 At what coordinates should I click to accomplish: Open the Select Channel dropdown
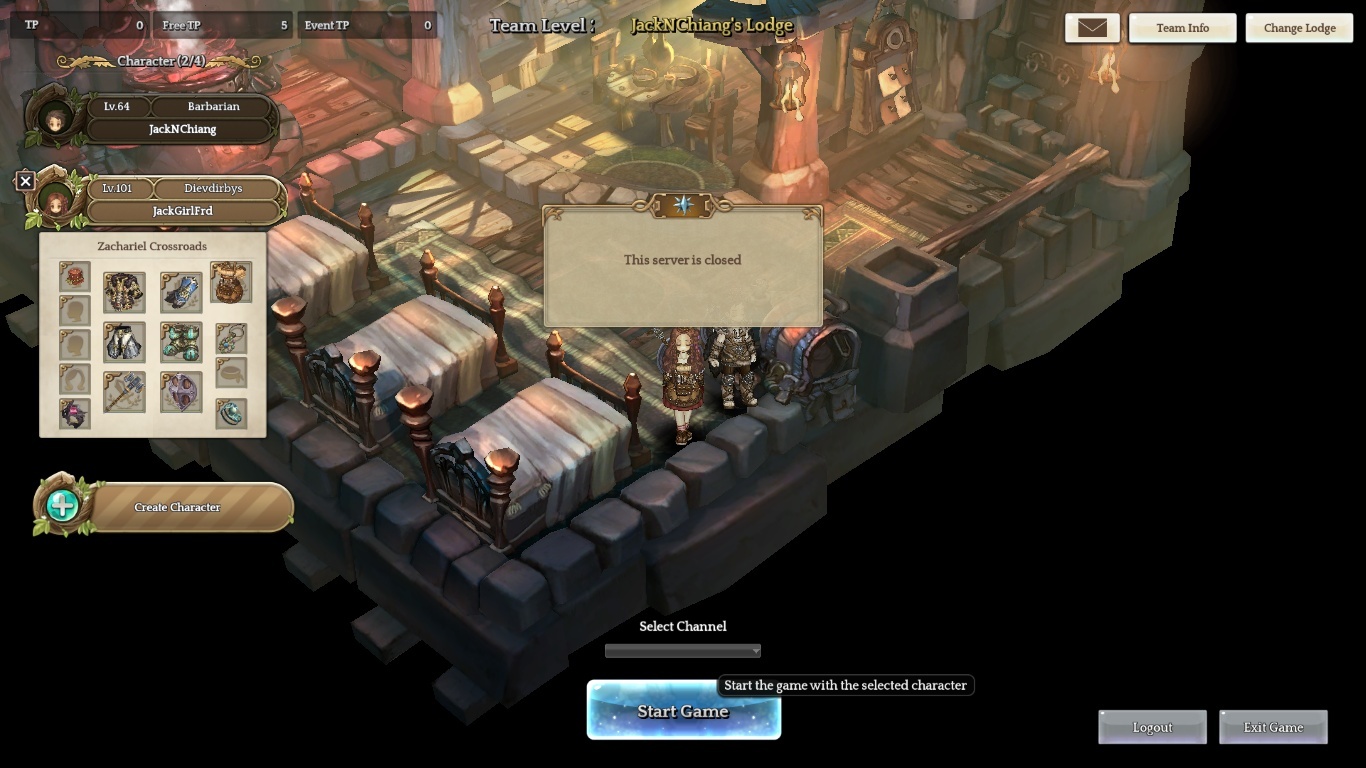click(683, 651)
